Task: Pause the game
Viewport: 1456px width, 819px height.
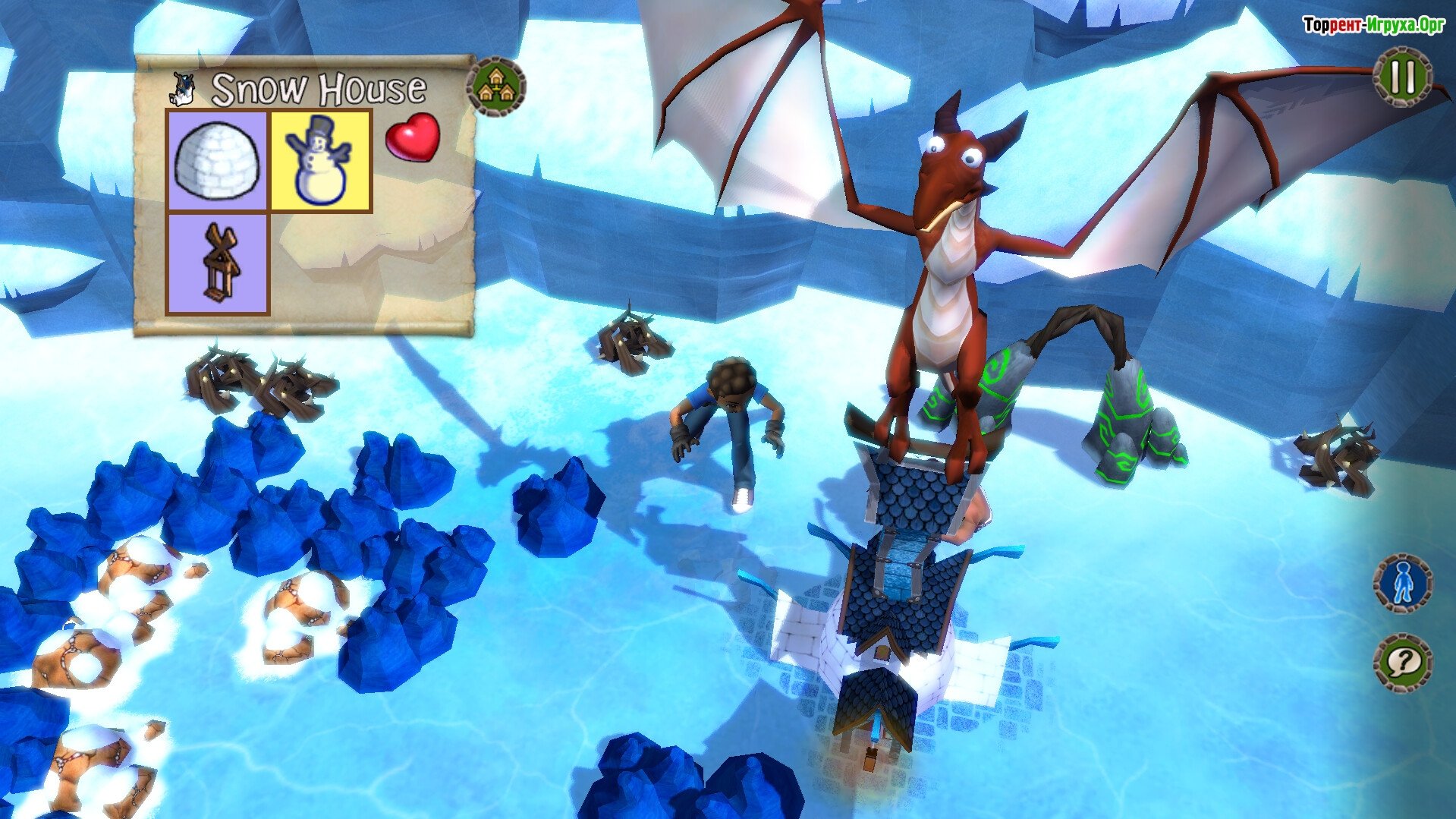Action: coord(1402,77)
